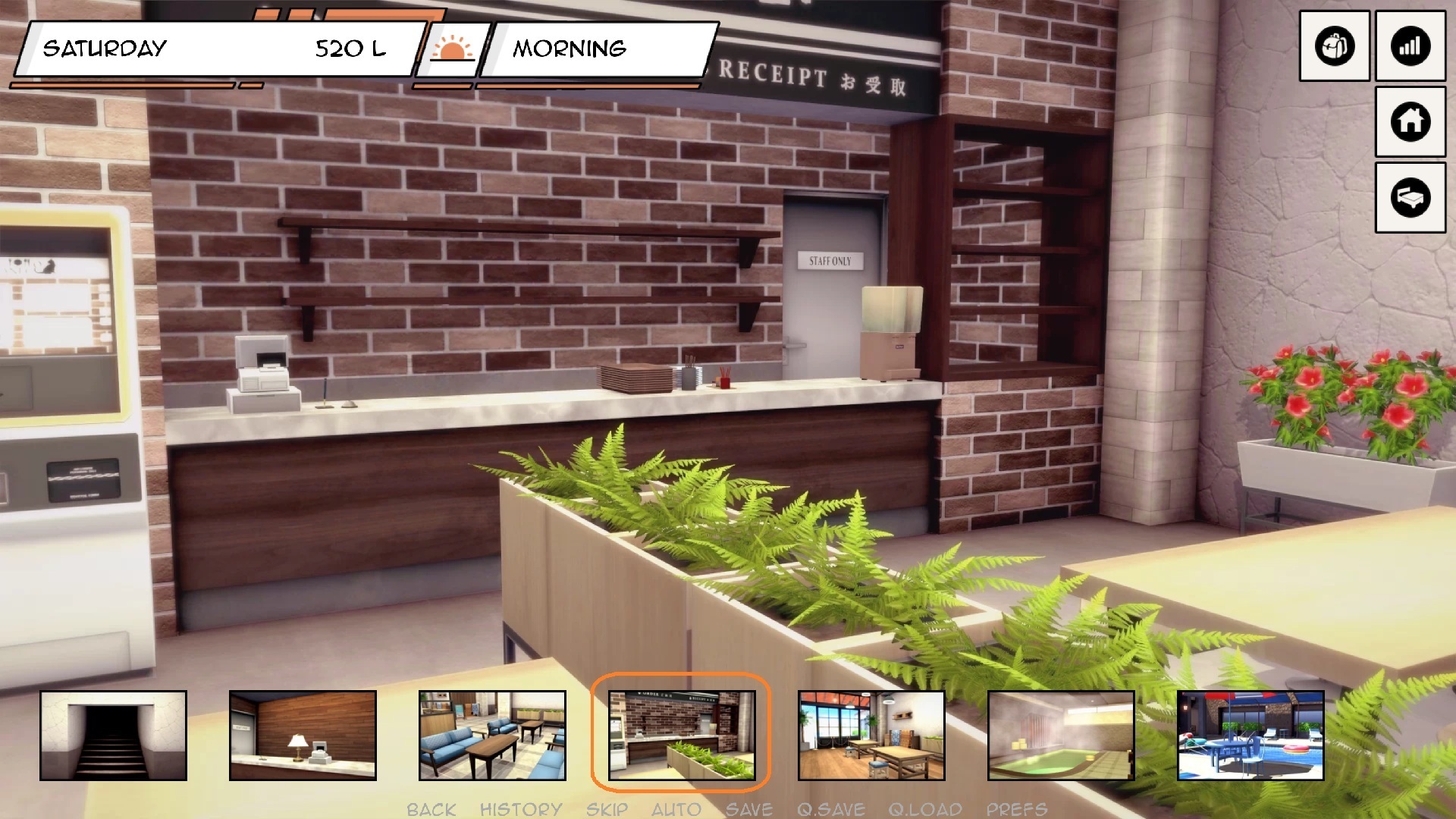Select the bed sleep icon
The width and height of the screenshot is (1456, 819).
(x=1410, y=197)
